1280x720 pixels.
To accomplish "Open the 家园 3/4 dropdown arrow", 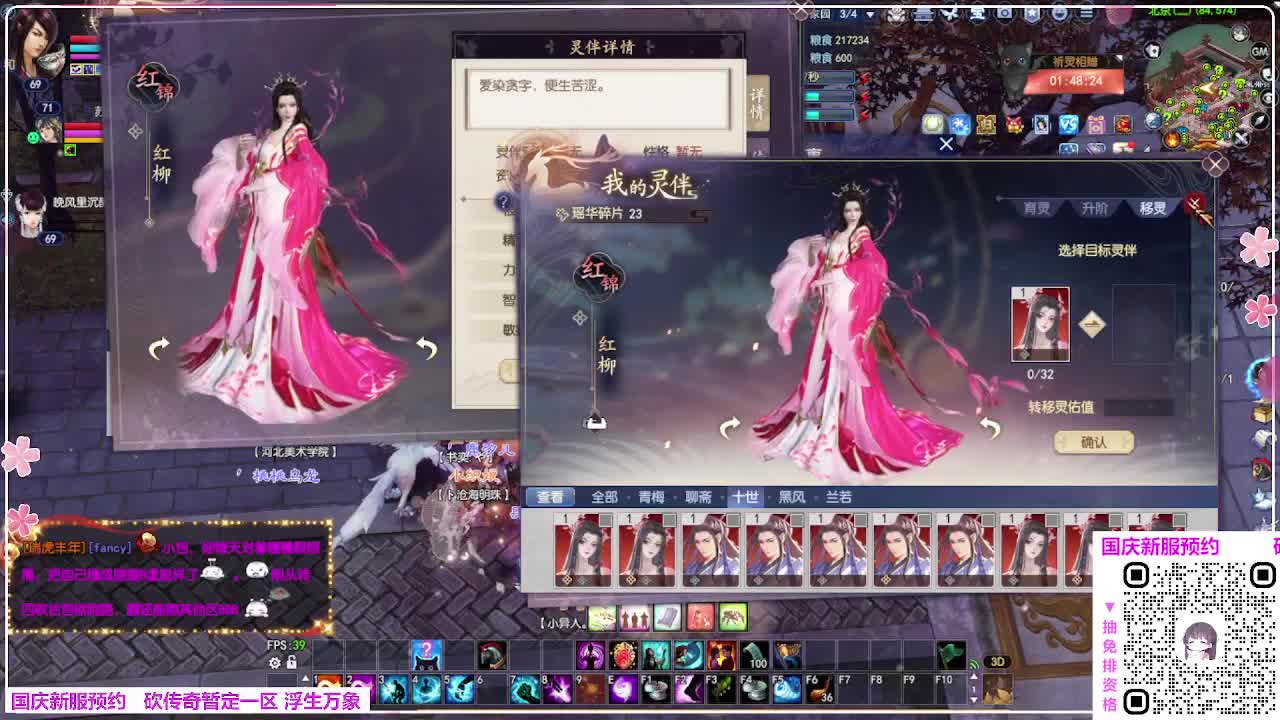I will (870, 15).
